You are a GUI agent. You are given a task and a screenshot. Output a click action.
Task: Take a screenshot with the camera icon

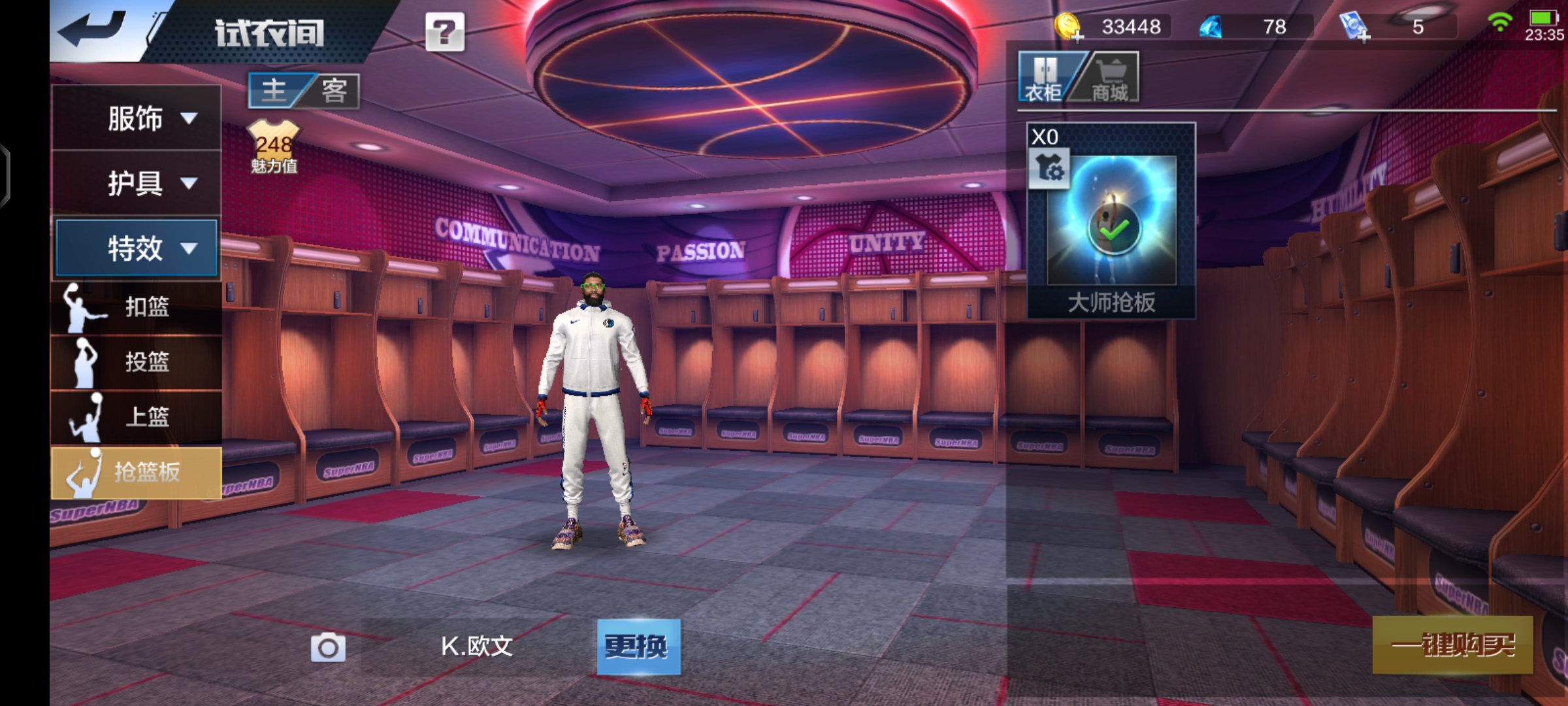click(328, 647)
